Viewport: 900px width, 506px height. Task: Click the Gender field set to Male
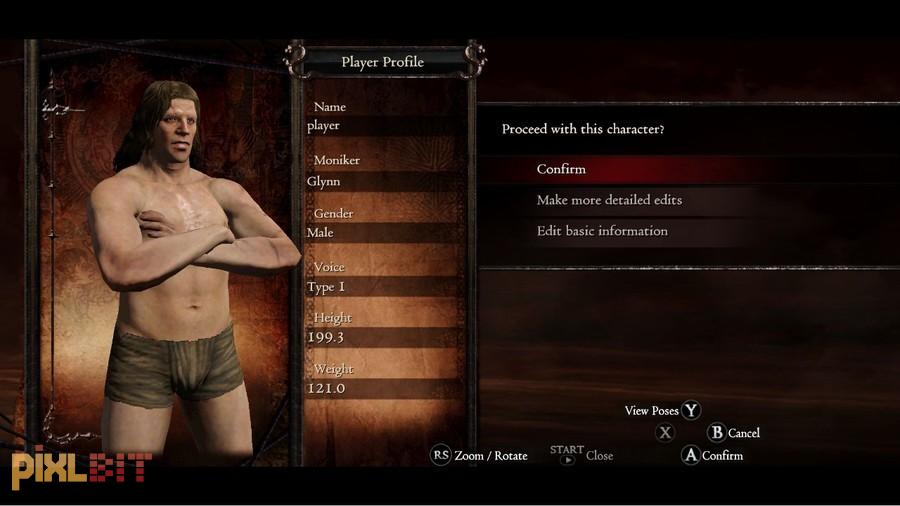tap(380, 233)
